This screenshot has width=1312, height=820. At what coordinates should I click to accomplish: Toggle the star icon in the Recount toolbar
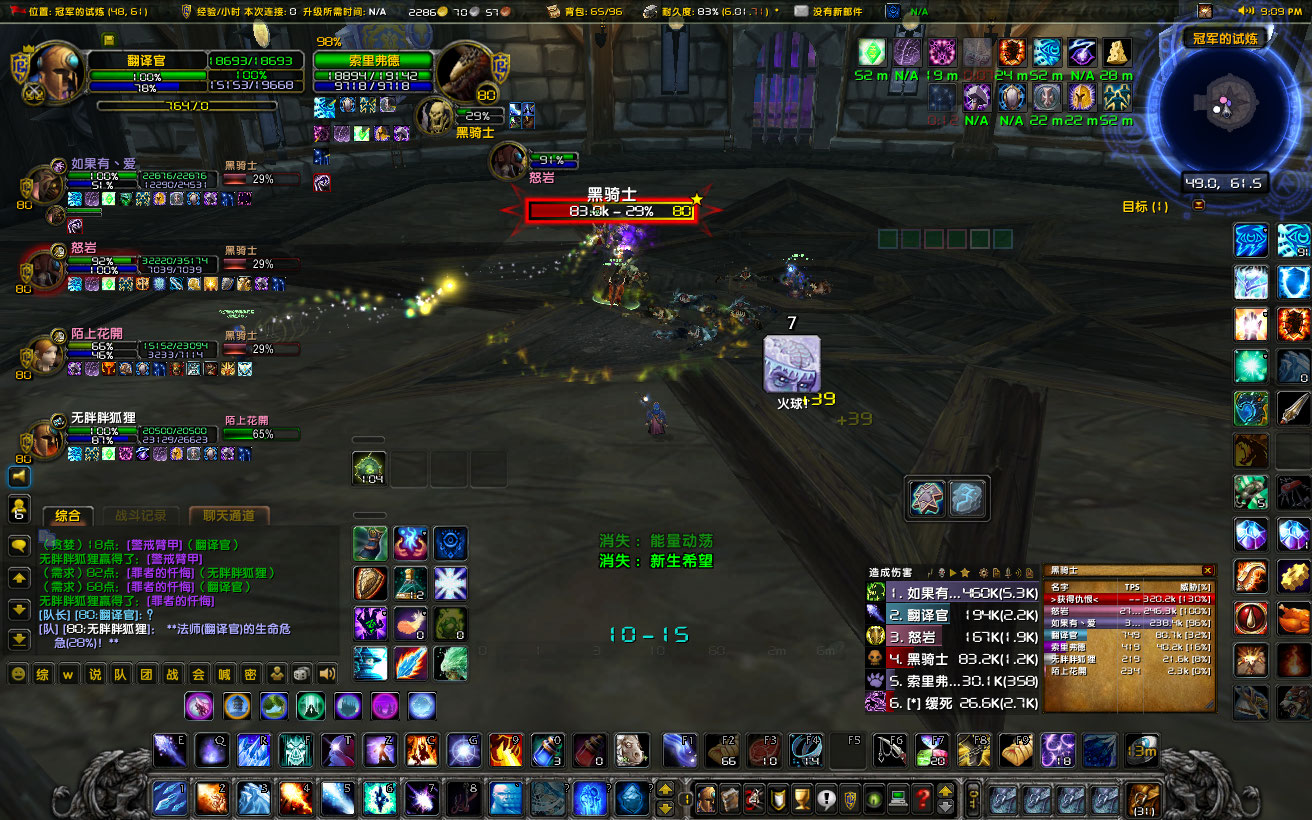click(x=966, y=572)
